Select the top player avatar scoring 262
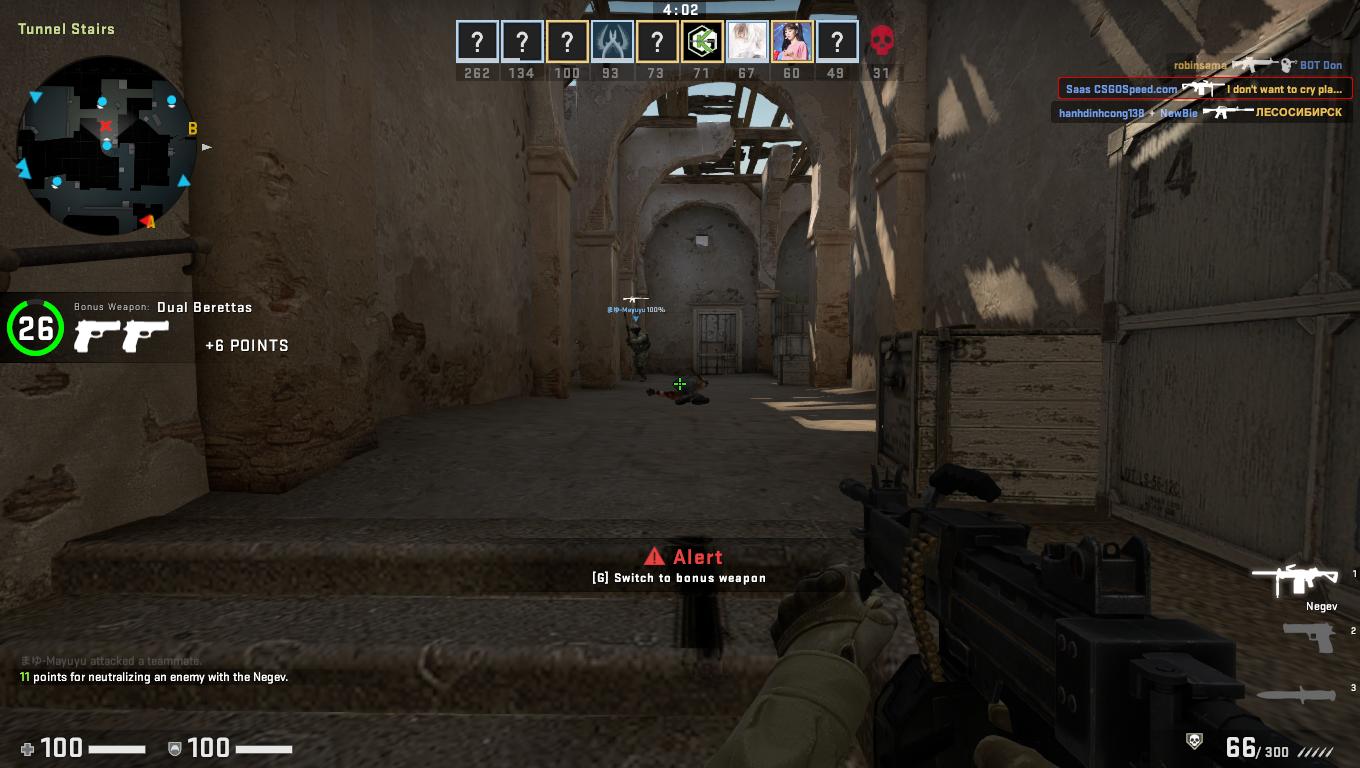The height and width of the screenshot is (768, 1360). pyautogui.click(x=478, y=42)
